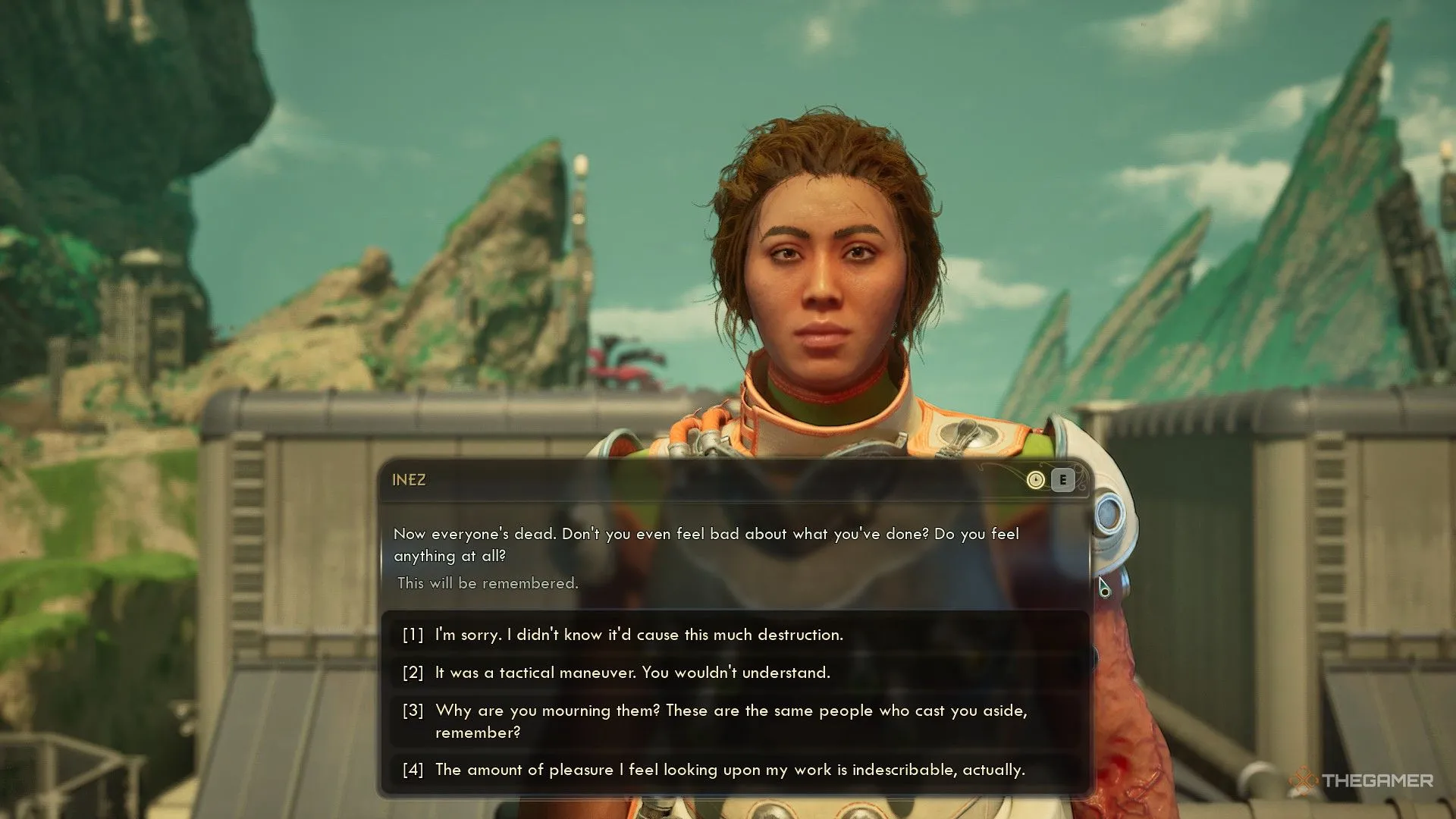Click Inez's question text in the dialogue box
Viewport: 1456px width, 819px height.
pos(705,544)
